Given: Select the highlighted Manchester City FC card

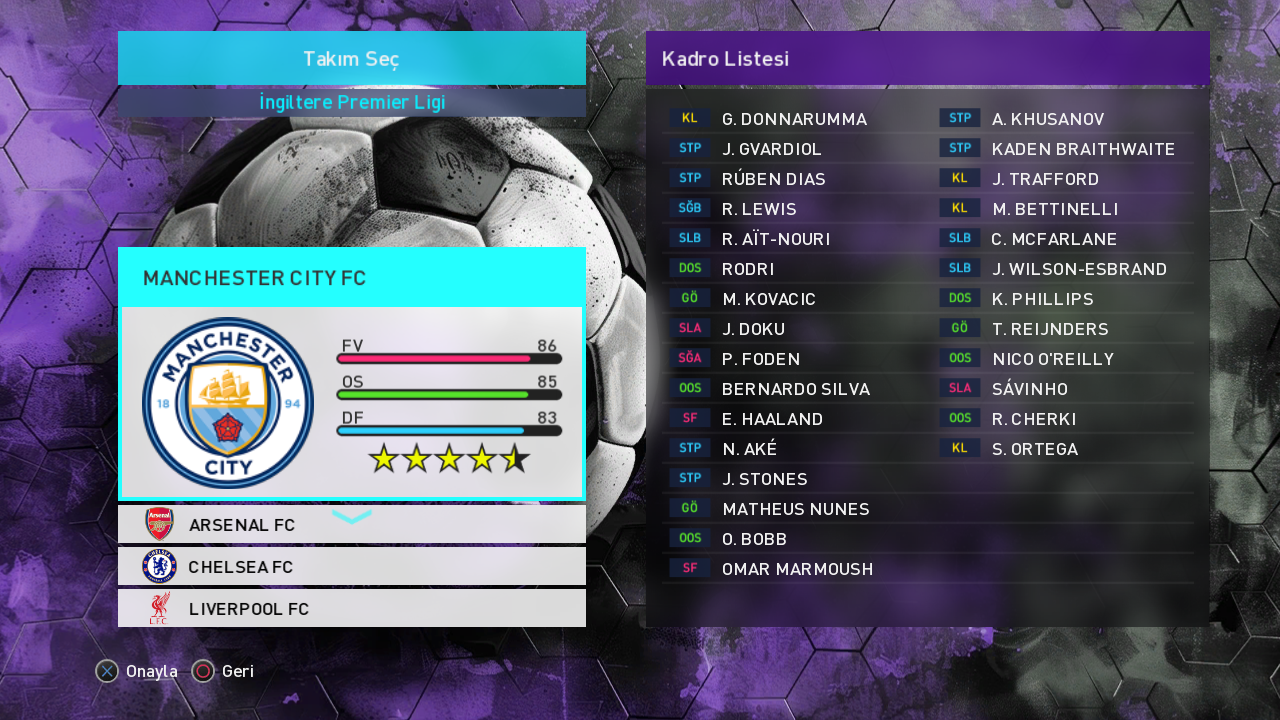Looking at the screenshot, I should click(351, 374).
